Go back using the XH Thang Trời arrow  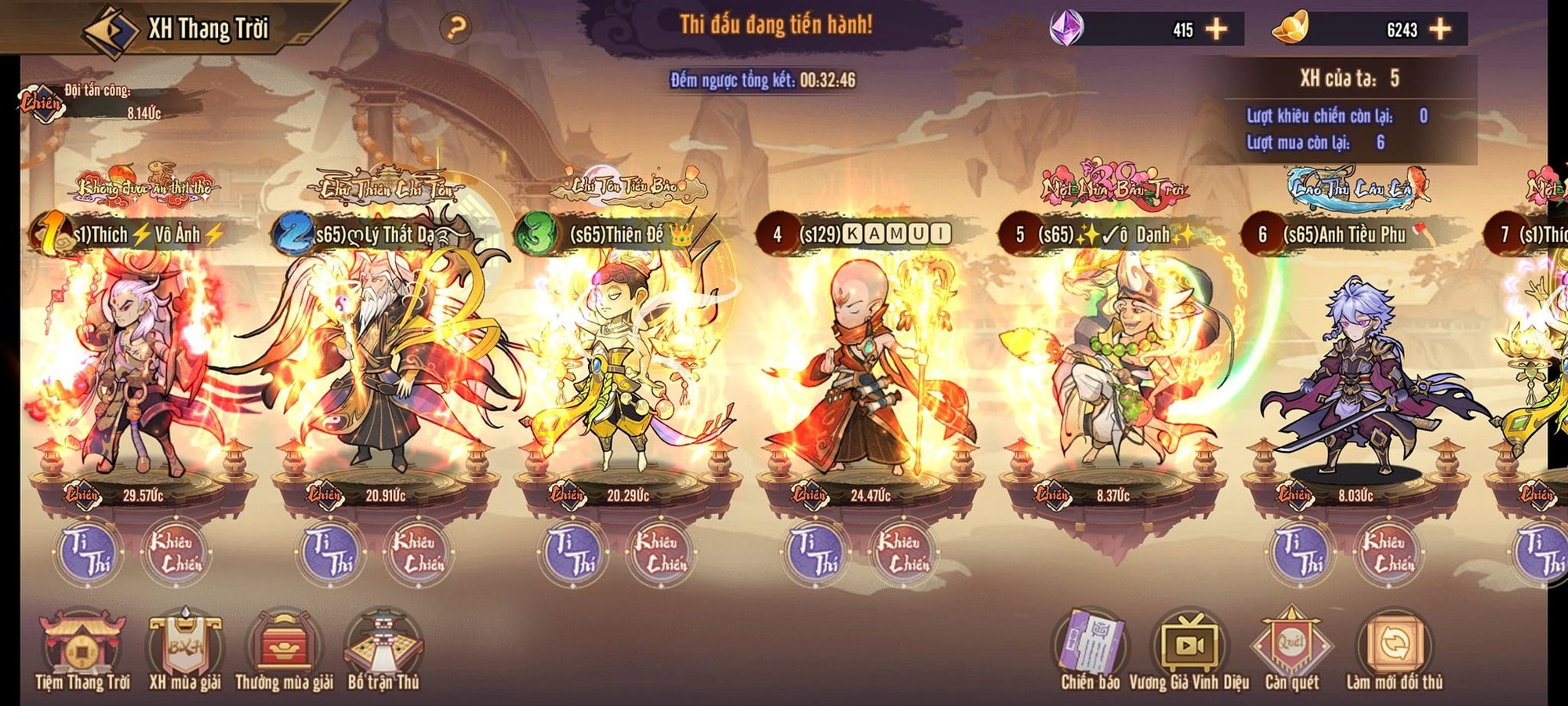110,31
